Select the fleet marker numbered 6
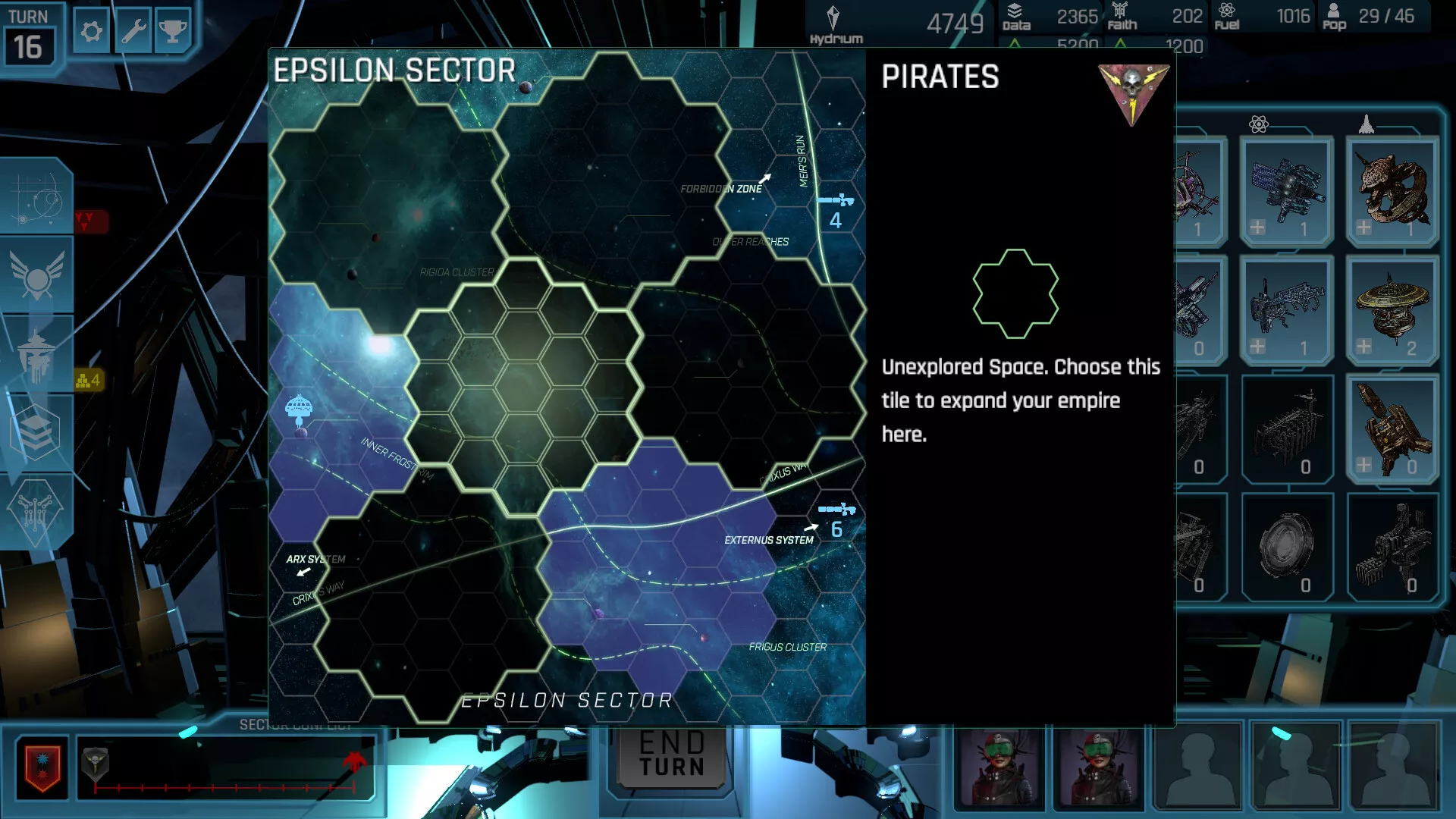Viewport: 1456px width, 819px height. pyautogui.click(x=836, y=519)
